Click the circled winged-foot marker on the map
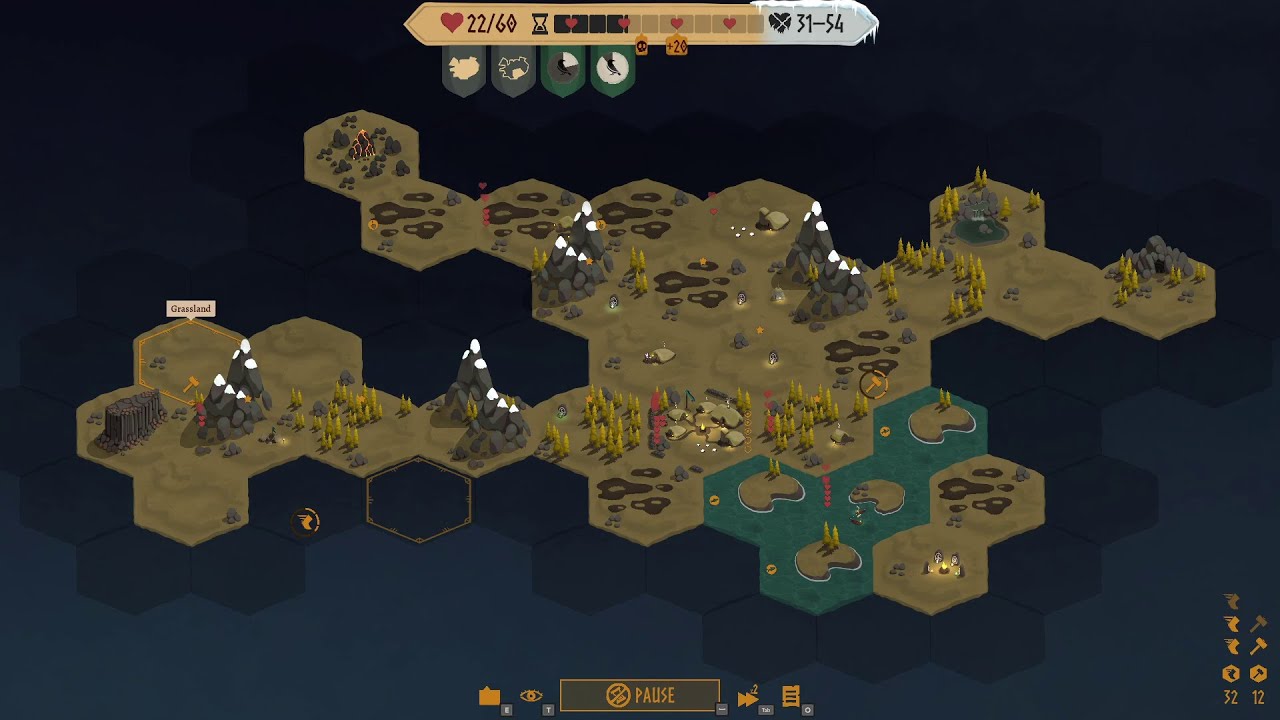 305,521
